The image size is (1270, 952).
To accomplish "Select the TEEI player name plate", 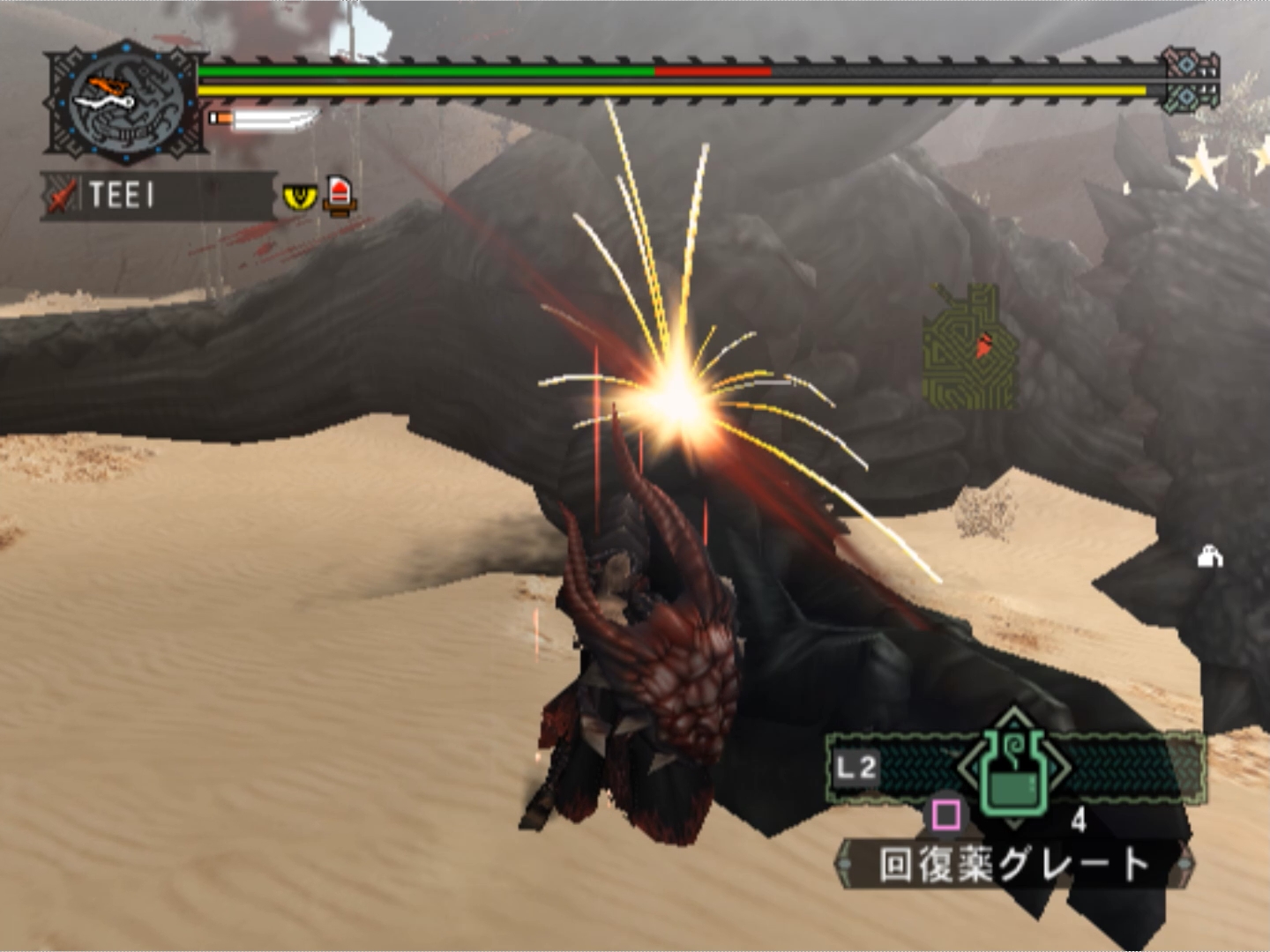I will coord(159,195).
